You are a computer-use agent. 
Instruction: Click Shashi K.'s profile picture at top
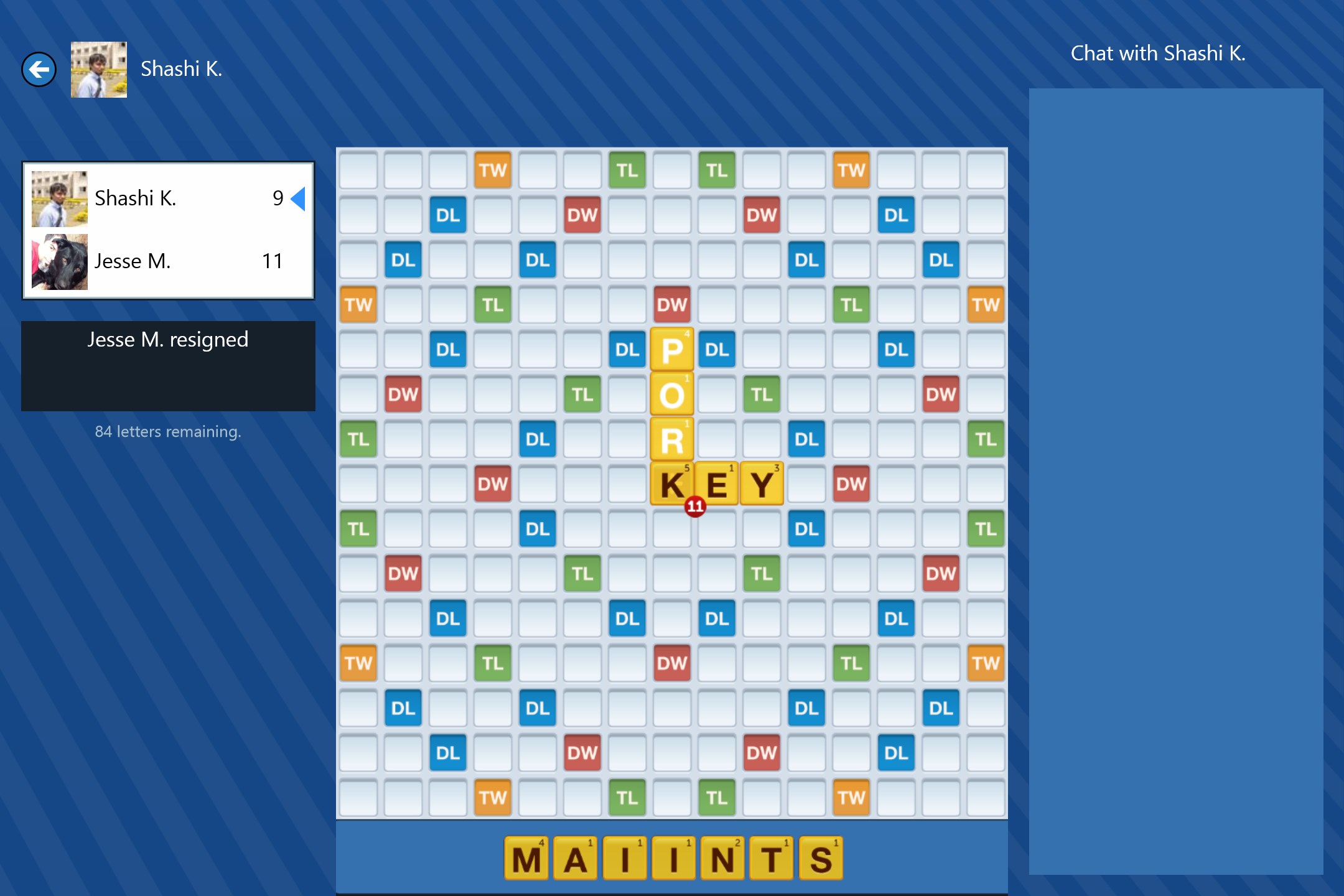coord(98,68)
